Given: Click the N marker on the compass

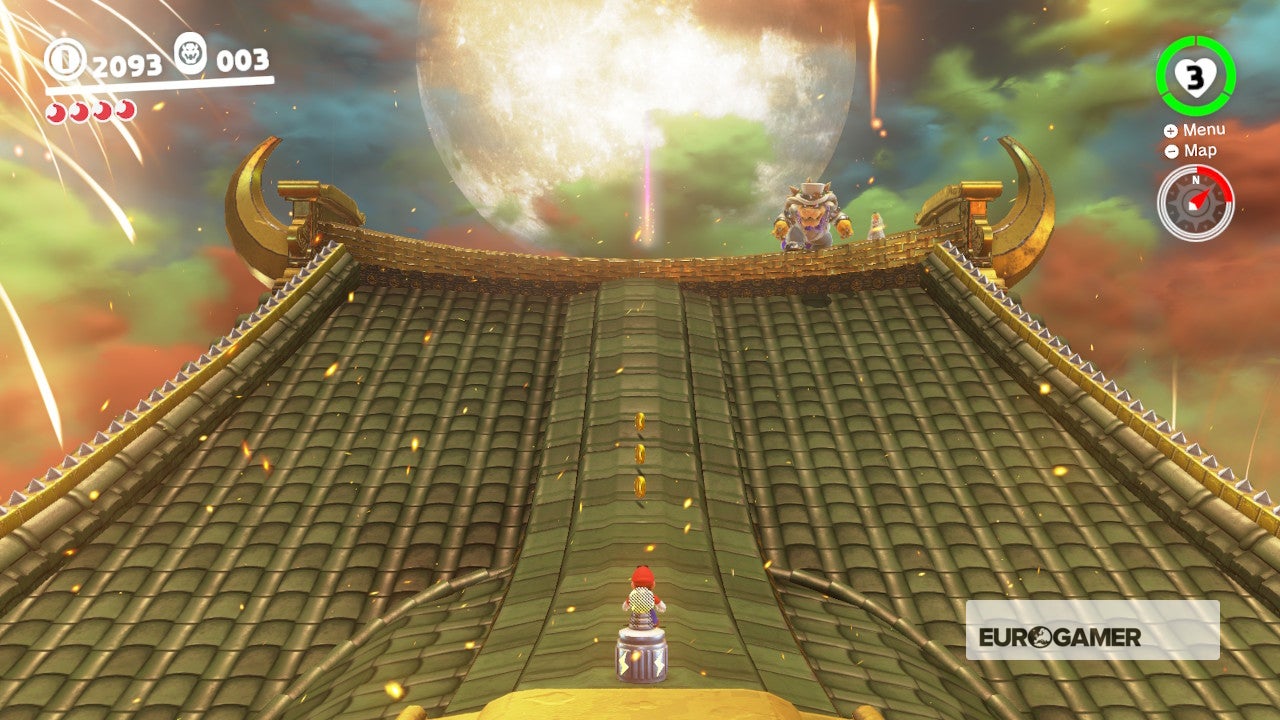Looking at the screenshot, I should 1195,178.
